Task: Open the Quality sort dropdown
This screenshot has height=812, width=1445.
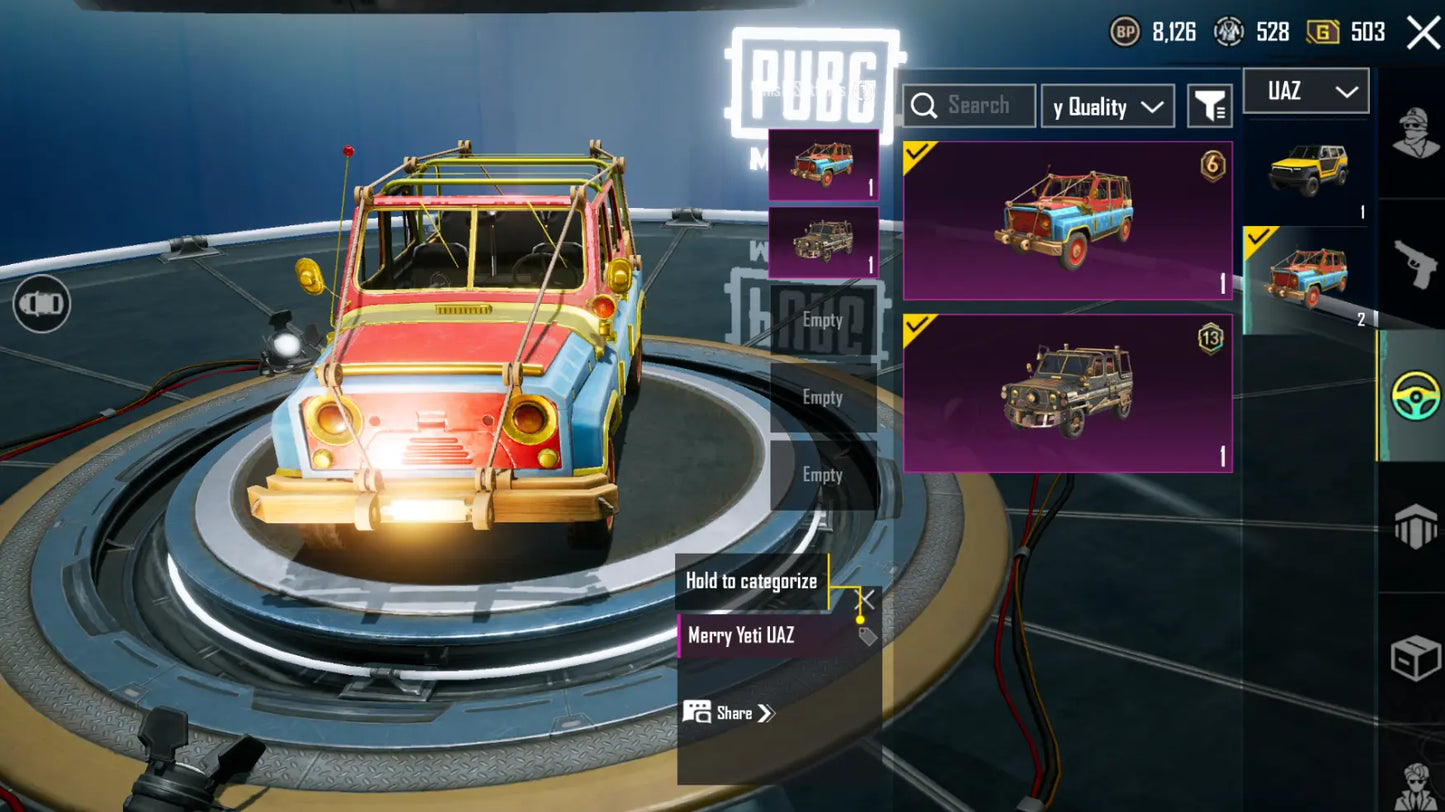Action: 1107,106
